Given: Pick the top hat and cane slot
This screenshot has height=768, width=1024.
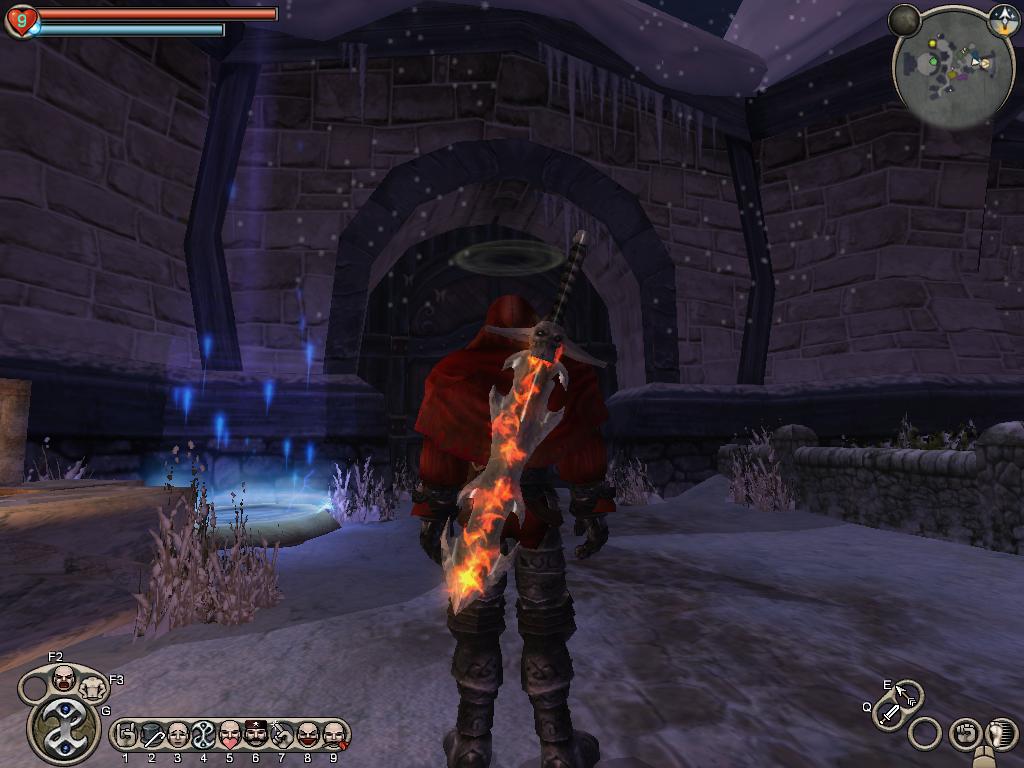Looking at the screenshot, I should 152,736.
